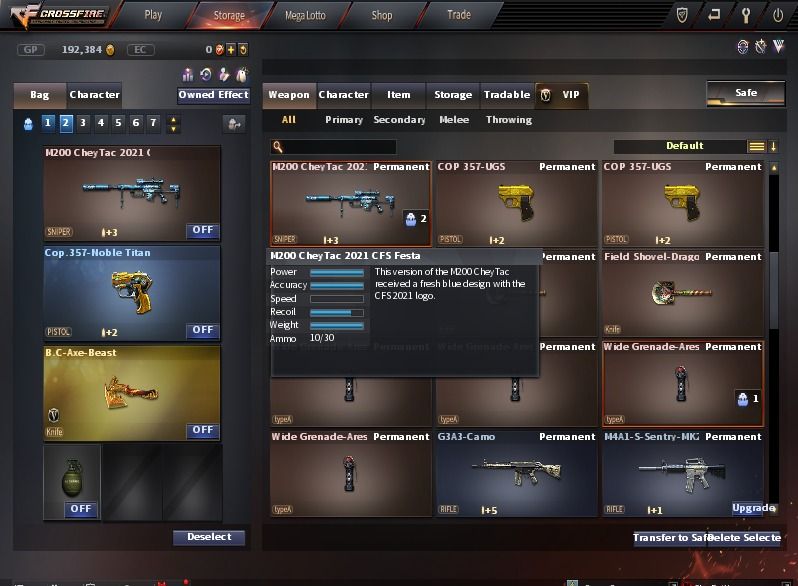Click the Deselect button
This screenshot has height=586, width=798.
tap(209, 537)
